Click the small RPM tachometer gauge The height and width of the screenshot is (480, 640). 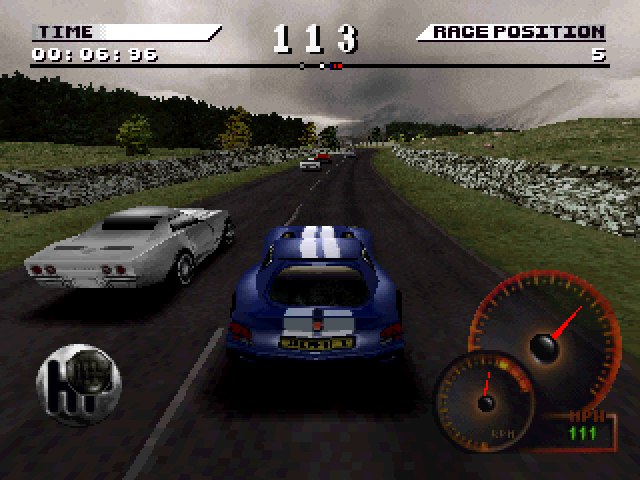pyautogui.click(x=485, y=400)
